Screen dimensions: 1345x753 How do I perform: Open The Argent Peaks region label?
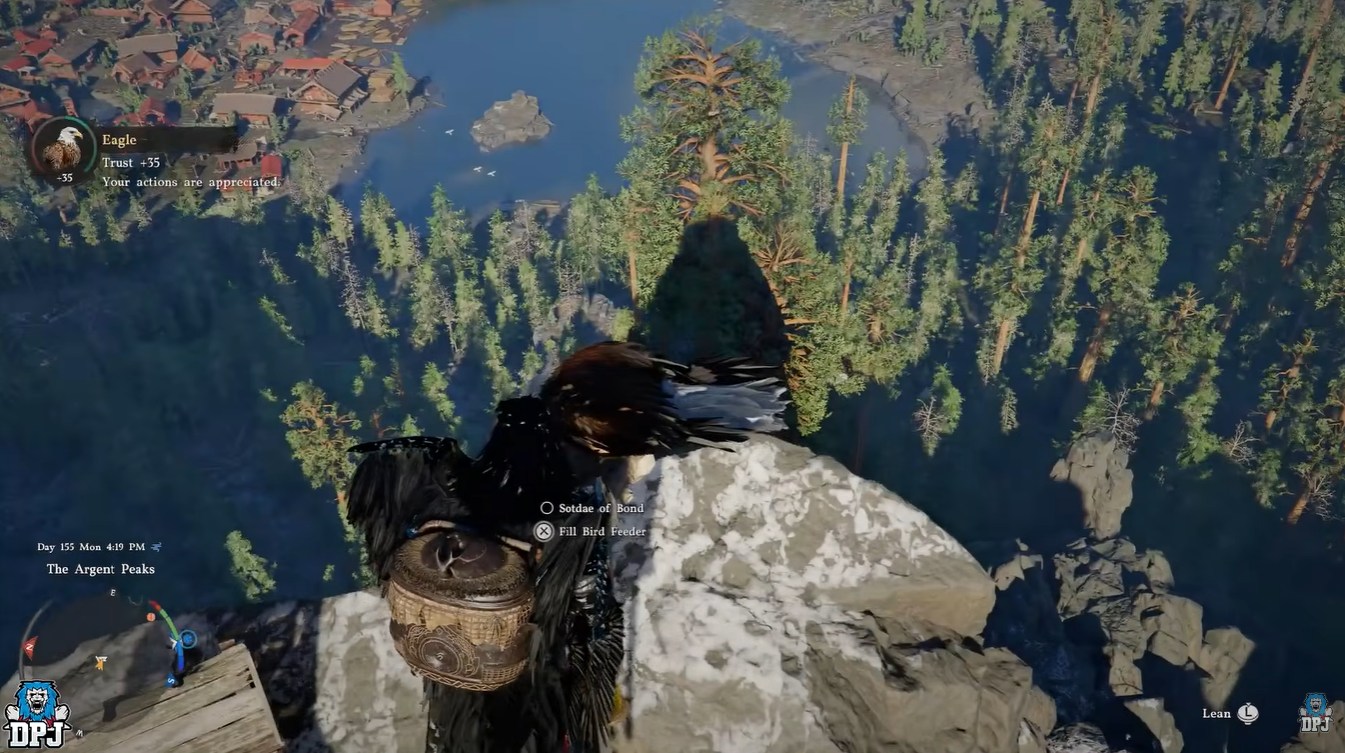click(x=99, y=568)
